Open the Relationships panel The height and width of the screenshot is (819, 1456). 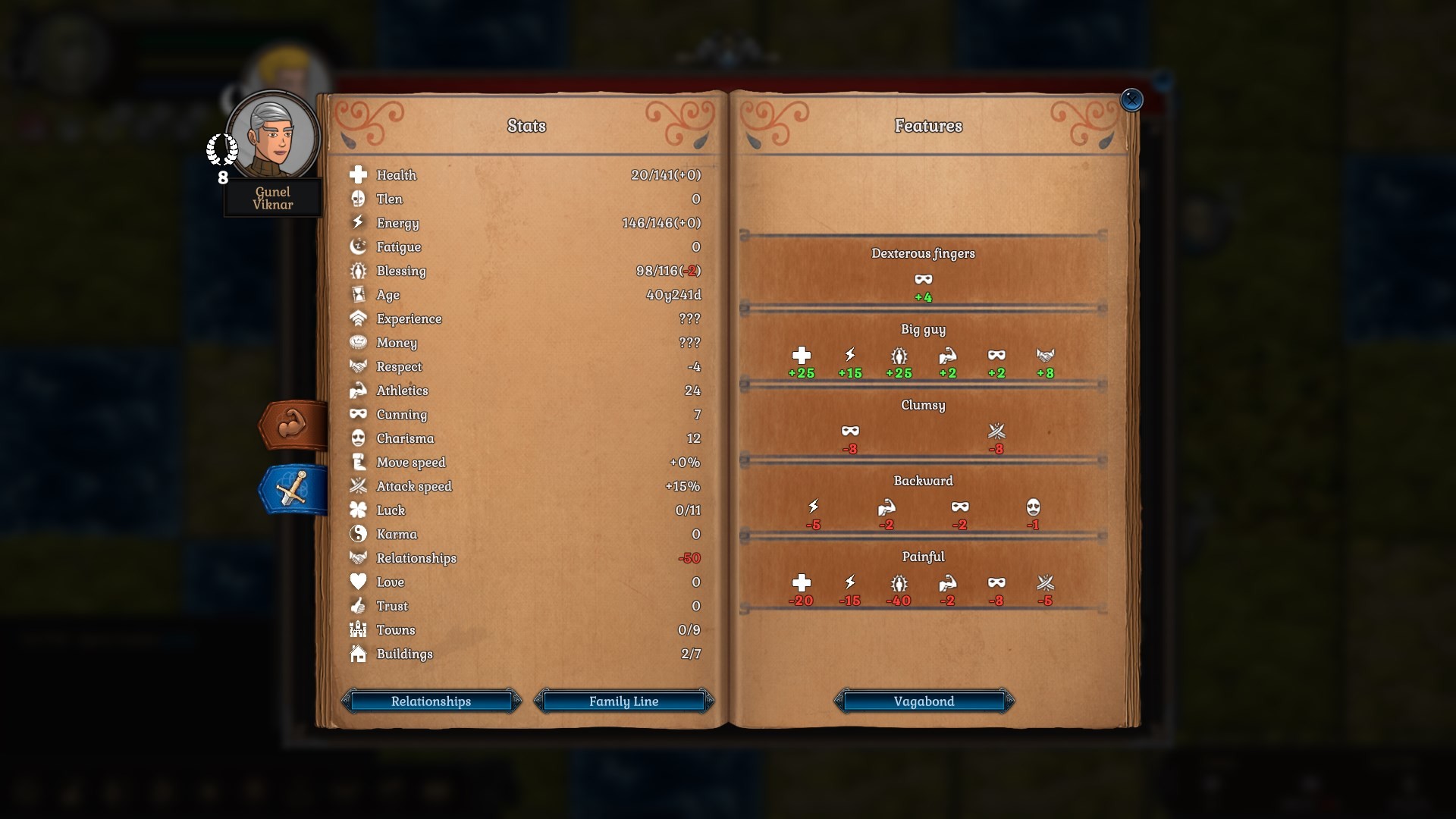click(431, 701)
